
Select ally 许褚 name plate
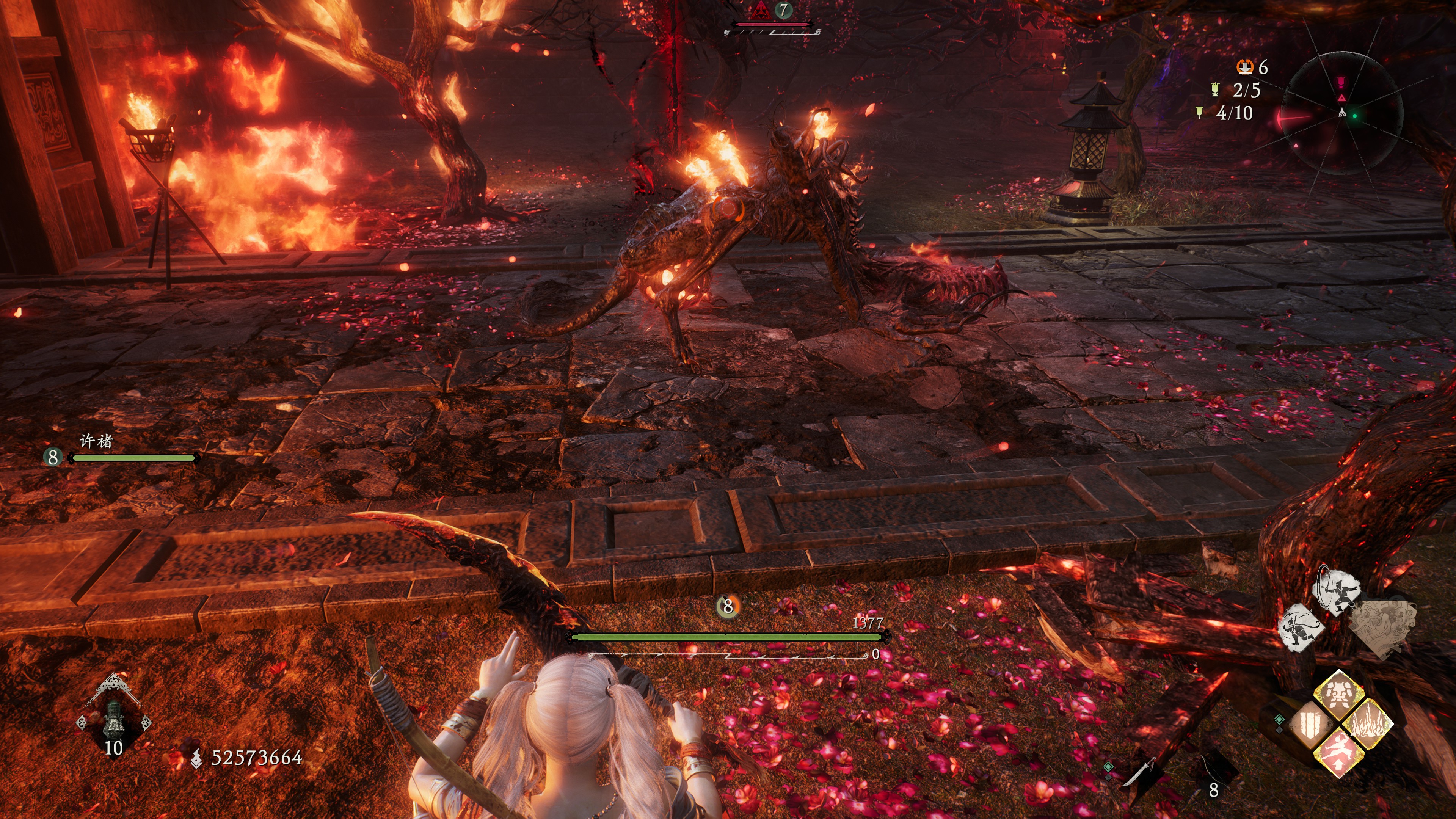coord(97,441)
